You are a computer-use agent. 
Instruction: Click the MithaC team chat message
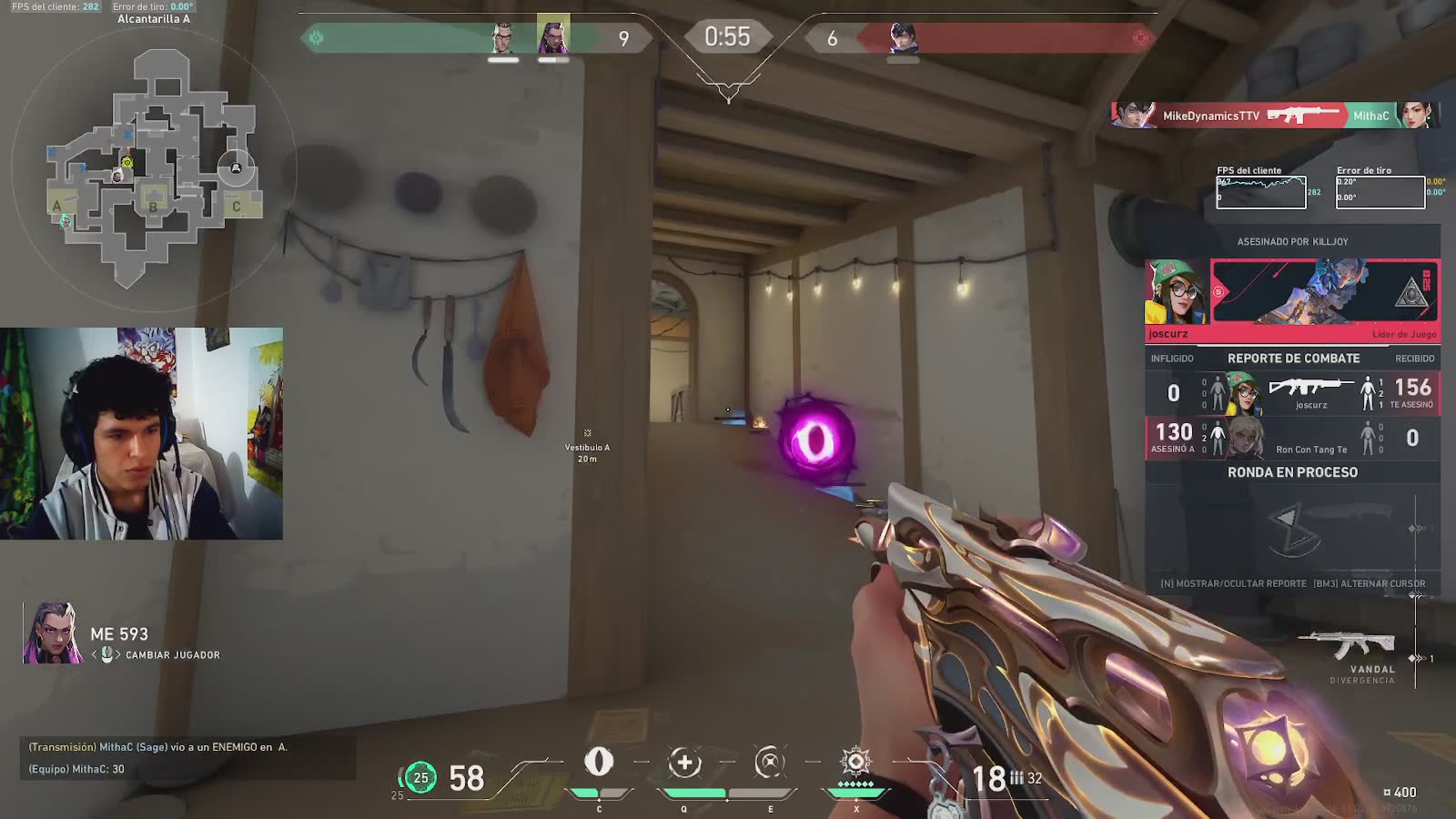point(76,769)
